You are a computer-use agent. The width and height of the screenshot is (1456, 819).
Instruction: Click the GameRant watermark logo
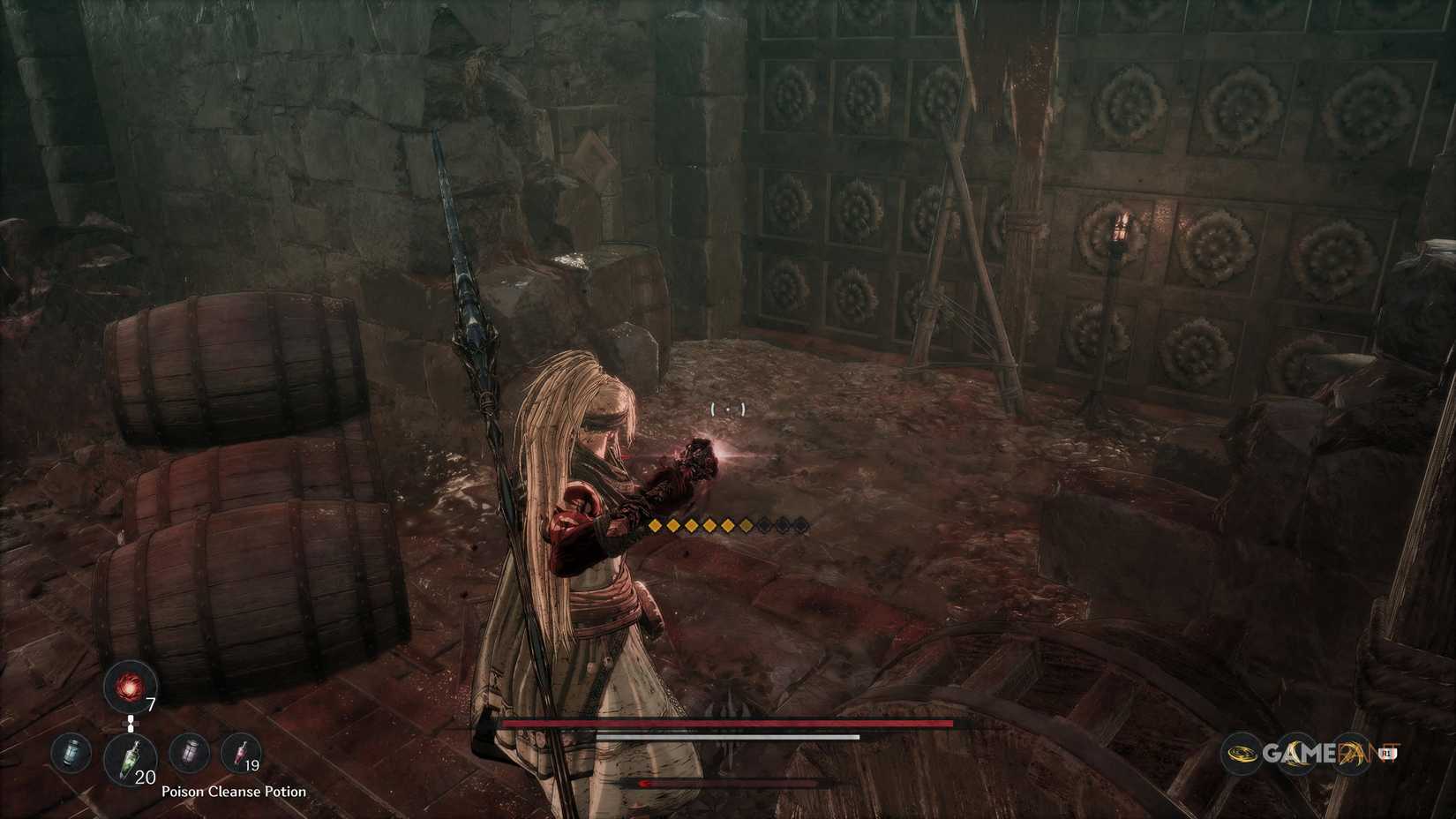[1324, 753]
